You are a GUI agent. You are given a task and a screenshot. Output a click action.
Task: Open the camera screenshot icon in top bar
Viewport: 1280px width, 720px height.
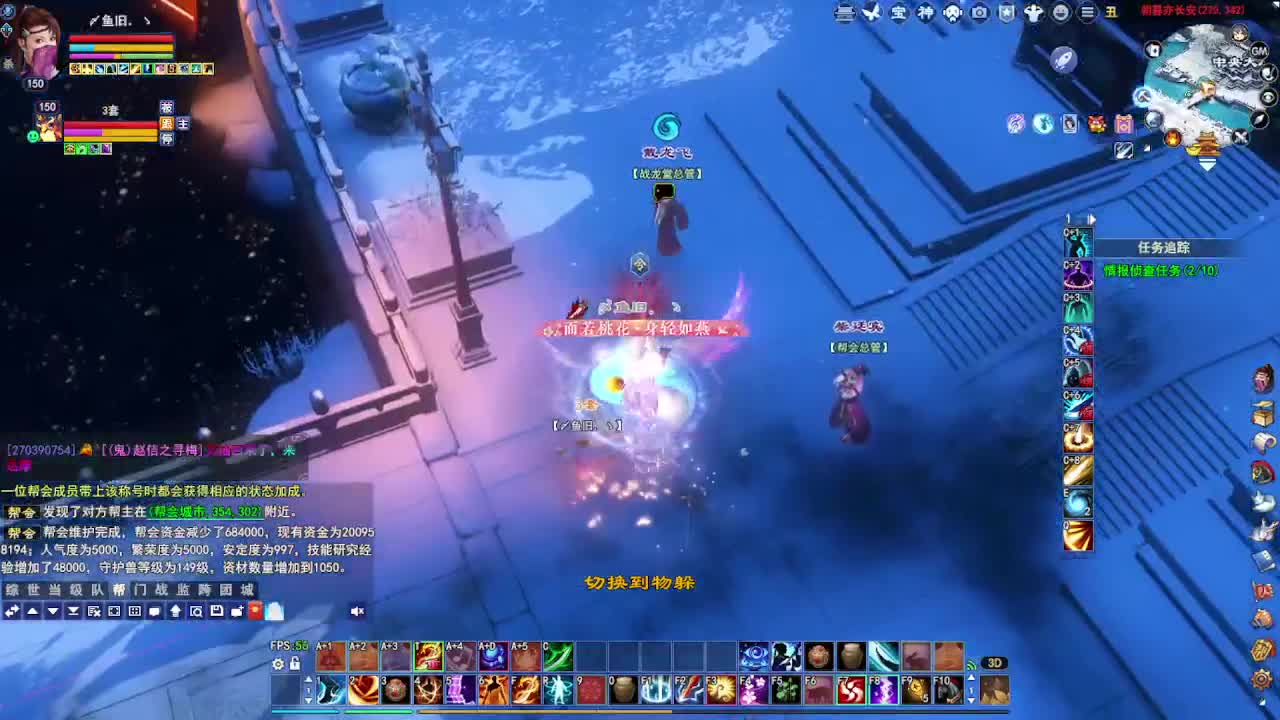click(980, 14)
